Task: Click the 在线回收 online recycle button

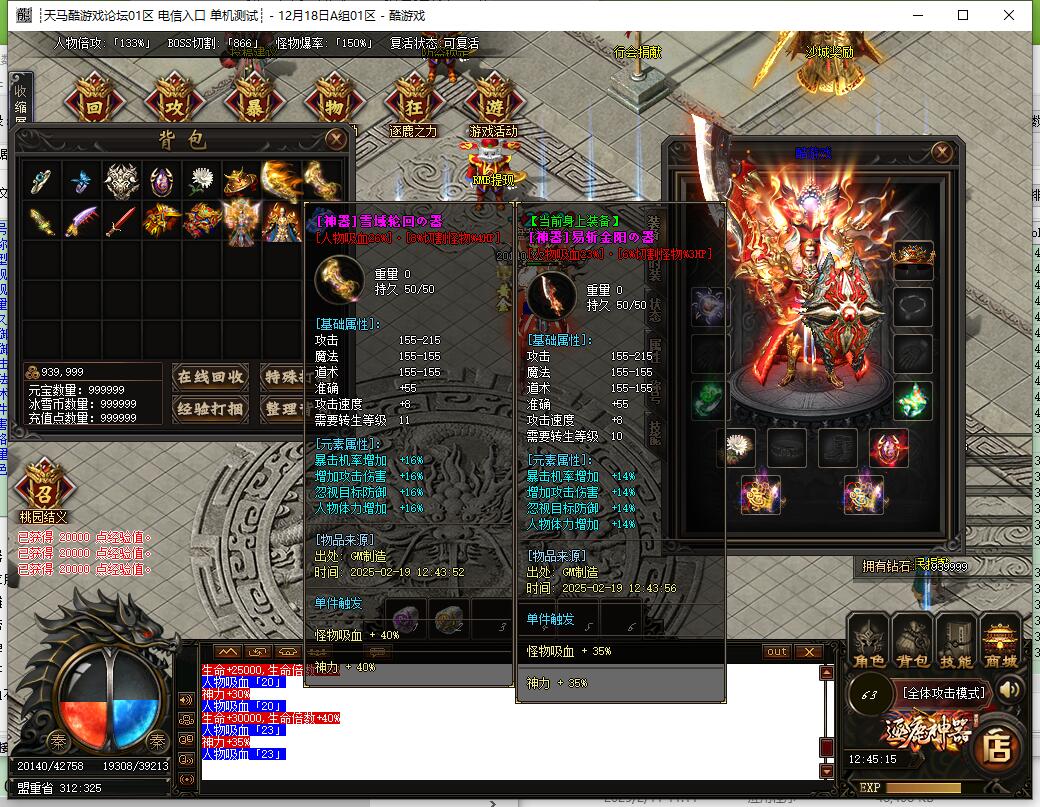Action: pos(210,377)
